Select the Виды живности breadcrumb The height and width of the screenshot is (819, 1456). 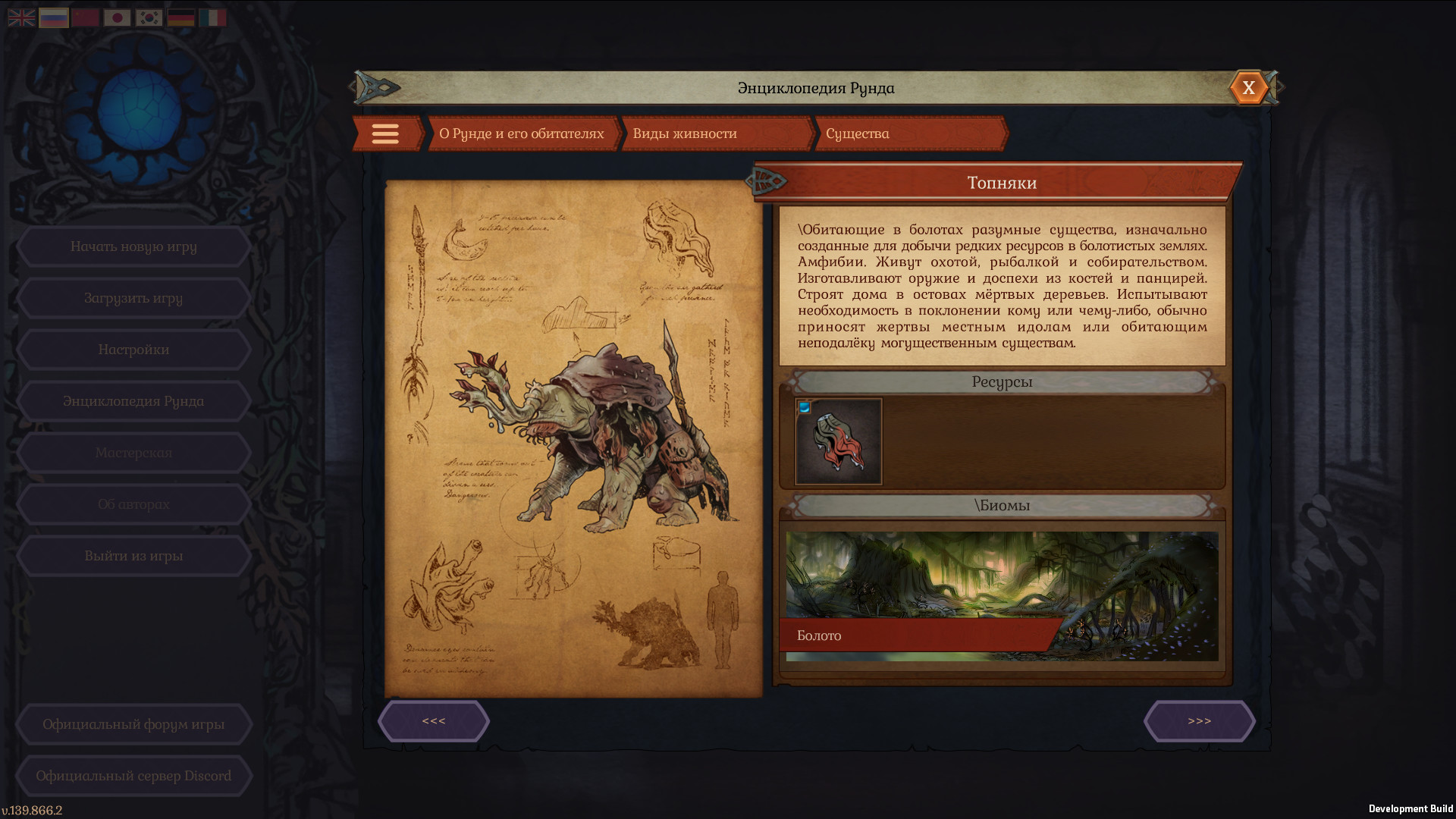(715, 134)
